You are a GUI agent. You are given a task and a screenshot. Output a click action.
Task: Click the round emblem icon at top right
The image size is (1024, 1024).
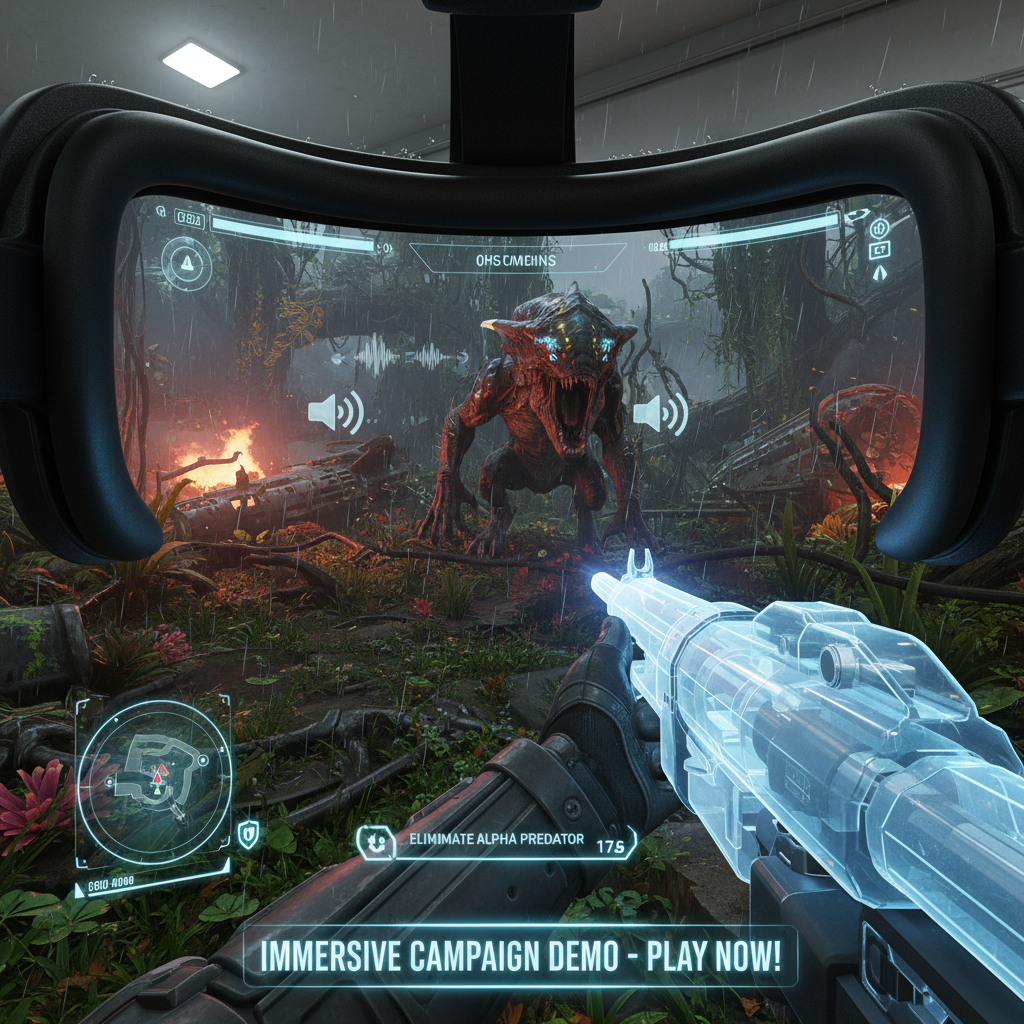[x=880, y=229]
